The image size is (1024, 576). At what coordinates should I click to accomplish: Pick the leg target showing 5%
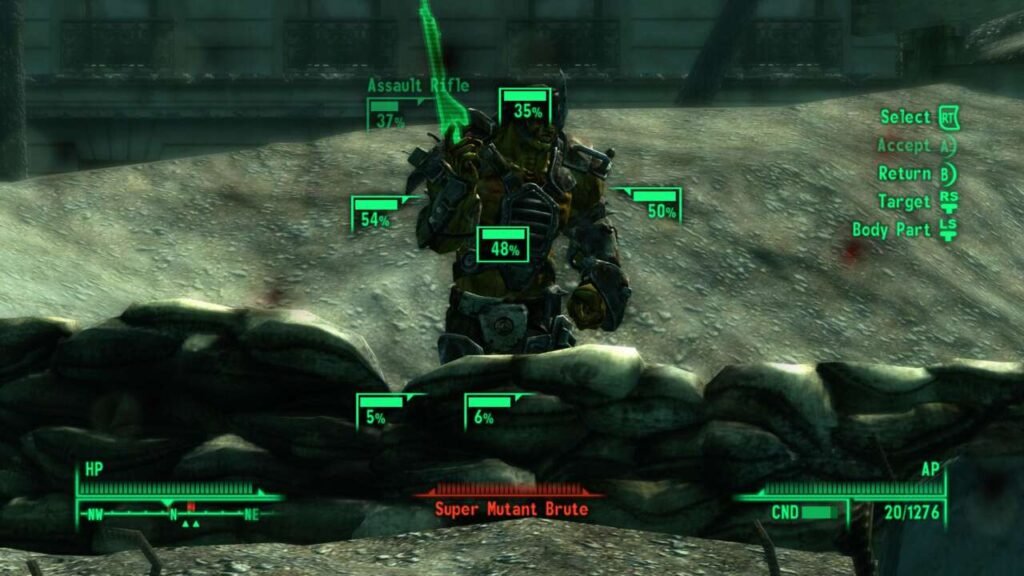pyautogui.click(x=378, y=412)
